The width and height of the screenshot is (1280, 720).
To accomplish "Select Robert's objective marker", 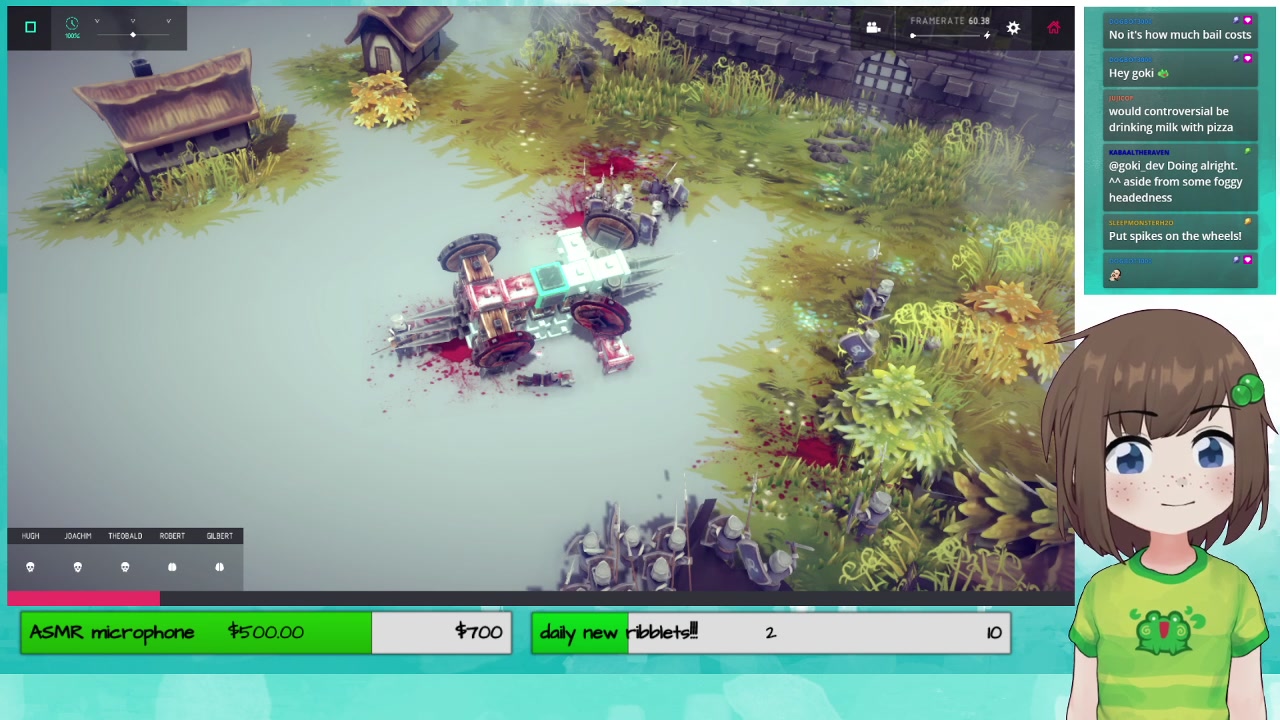I will coord(172,567).
